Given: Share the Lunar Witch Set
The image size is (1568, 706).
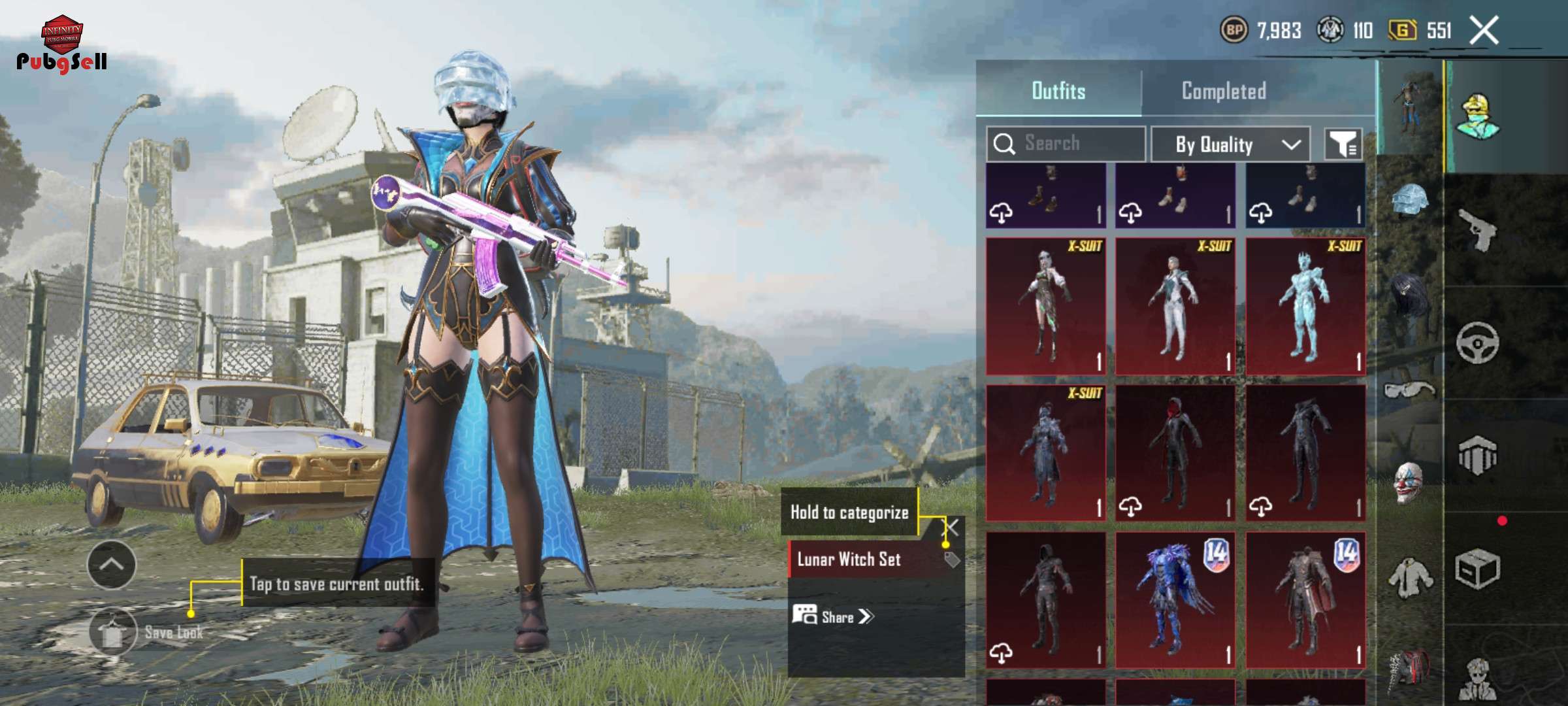Looking at the screenshot, I should (x=834, y=616).
